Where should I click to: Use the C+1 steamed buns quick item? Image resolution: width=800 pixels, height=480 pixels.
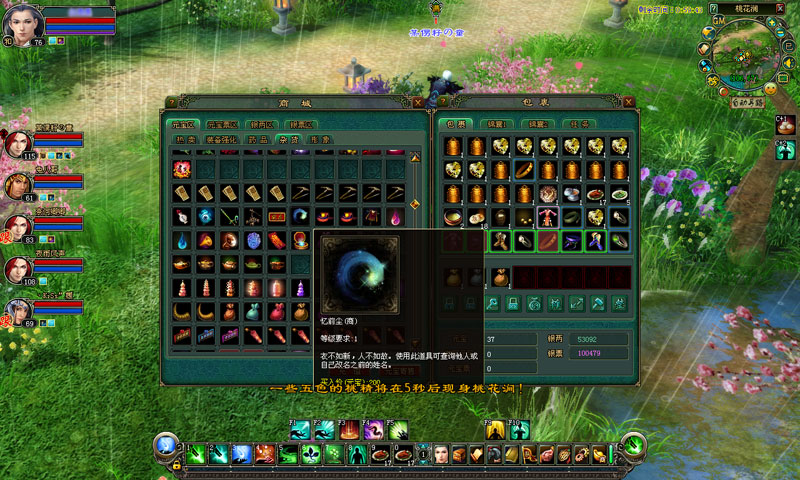(785, 126)
